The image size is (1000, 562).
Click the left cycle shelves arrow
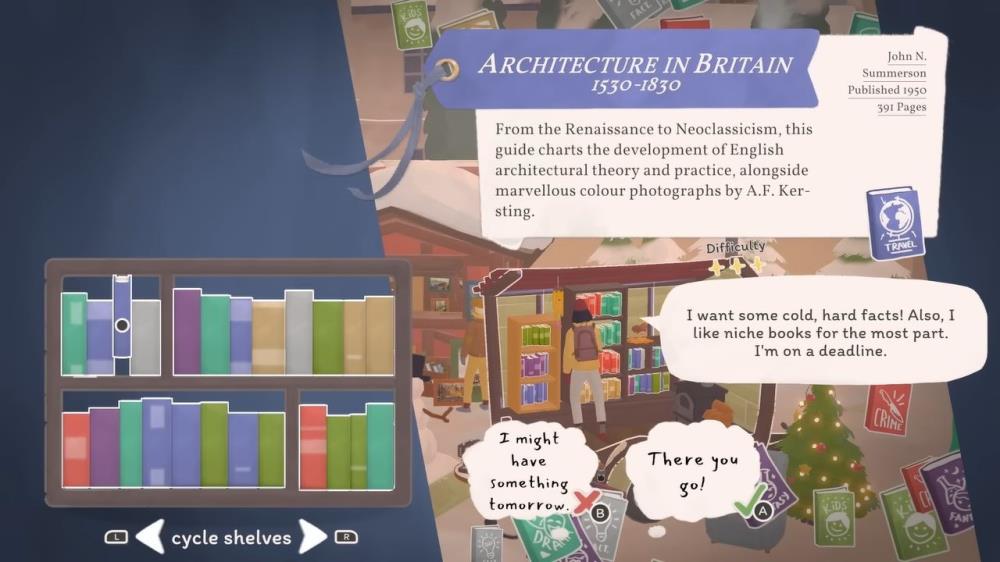click(x=149, y=537)
